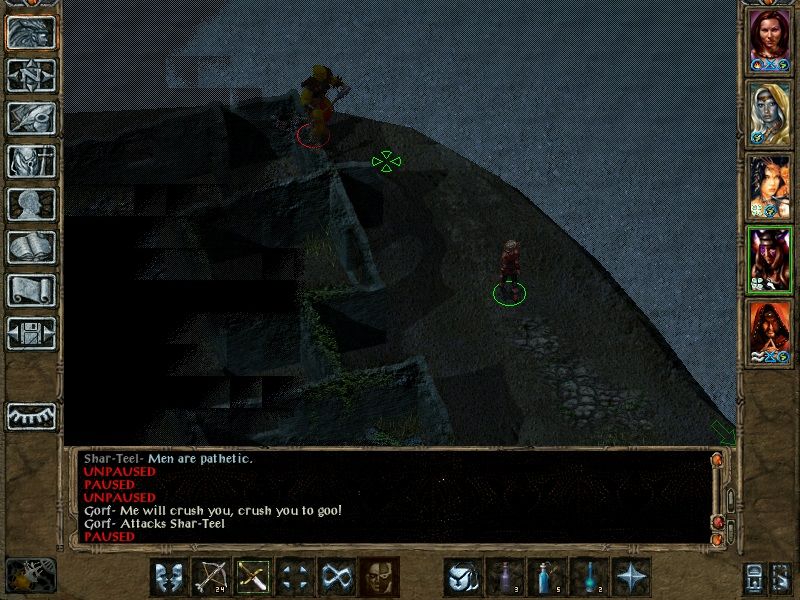Open the mage spellbook button
This screenshot has width=800, height=600.
[31, 247]
